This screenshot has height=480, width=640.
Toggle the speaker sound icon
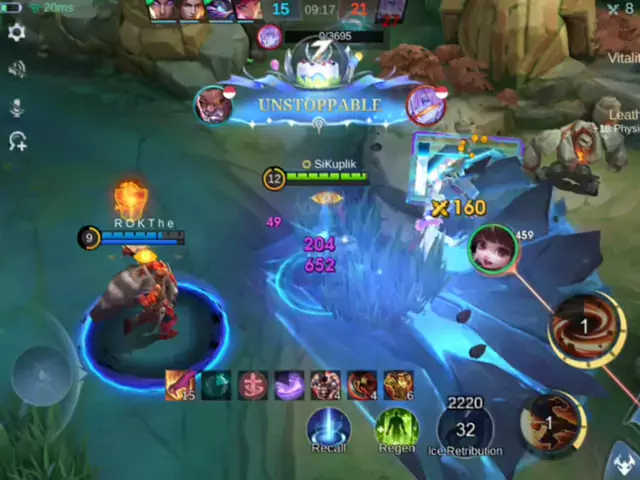click(x=16, y=69)
